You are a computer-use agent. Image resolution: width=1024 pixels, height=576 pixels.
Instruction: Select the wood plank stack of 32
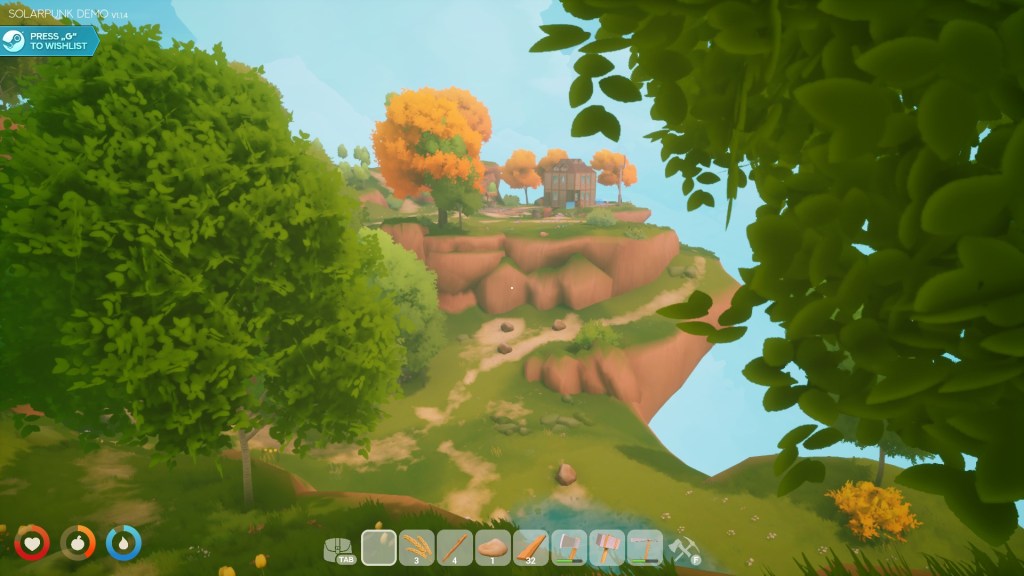(x=531, y=547)
